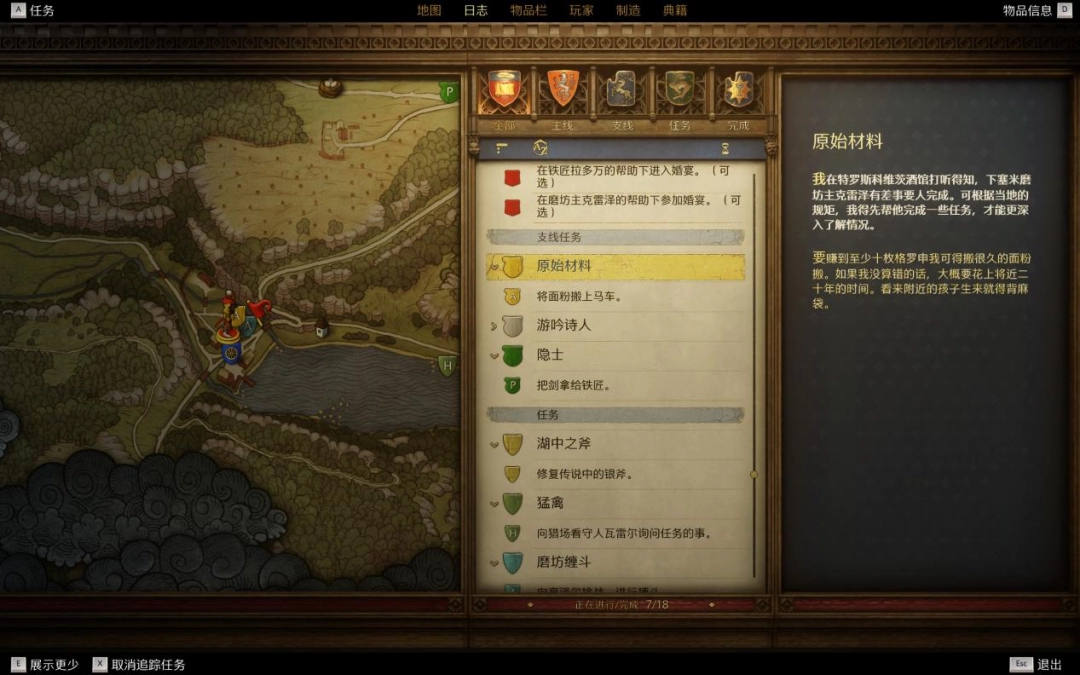The height and width of the screenshot is (675, 1080).
Task: Open the 玩家 player tab
Action: (x=581, y=10)
